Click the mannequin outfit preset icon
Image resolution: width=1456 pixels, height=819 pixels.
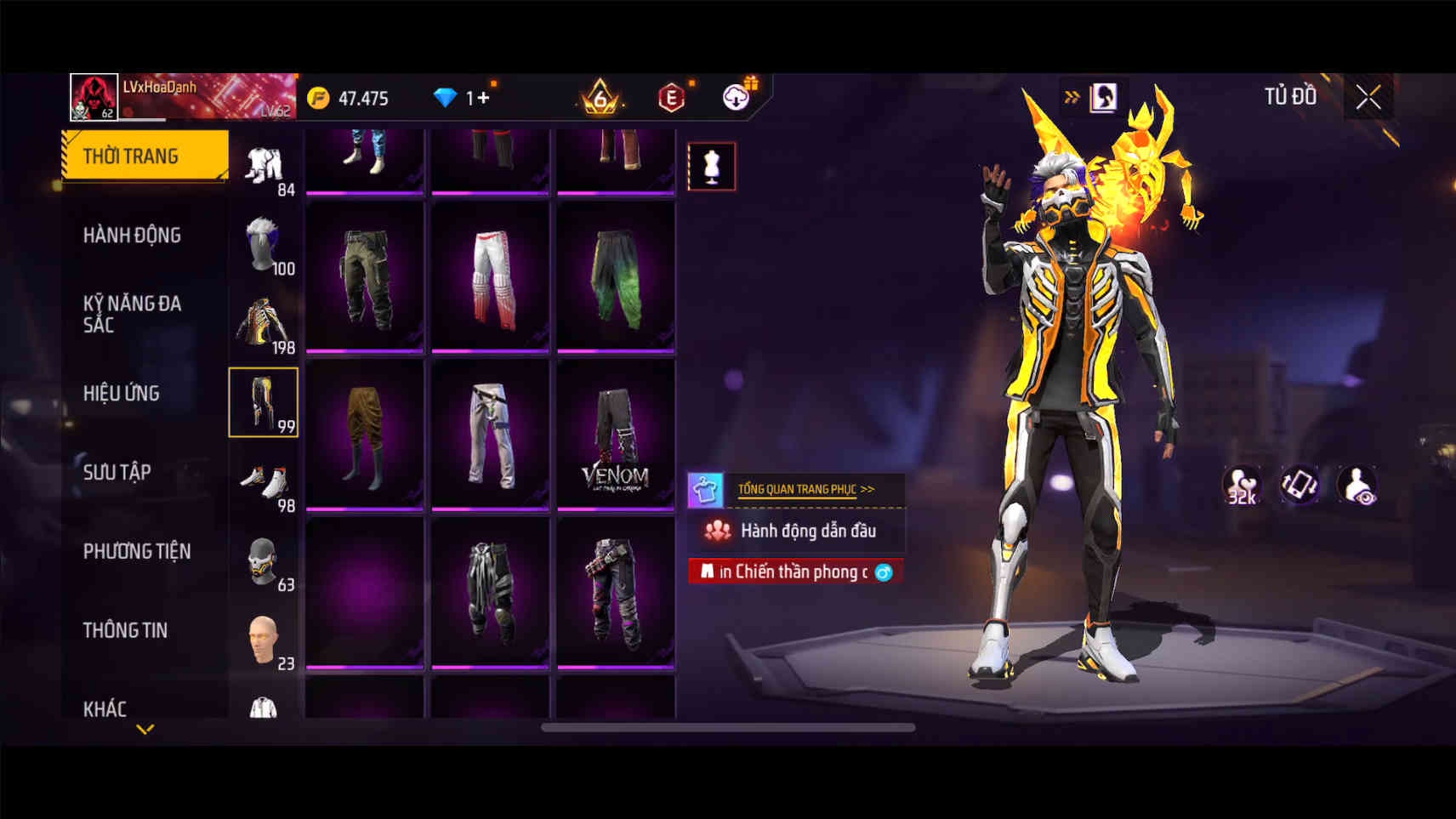click(712, 166)
